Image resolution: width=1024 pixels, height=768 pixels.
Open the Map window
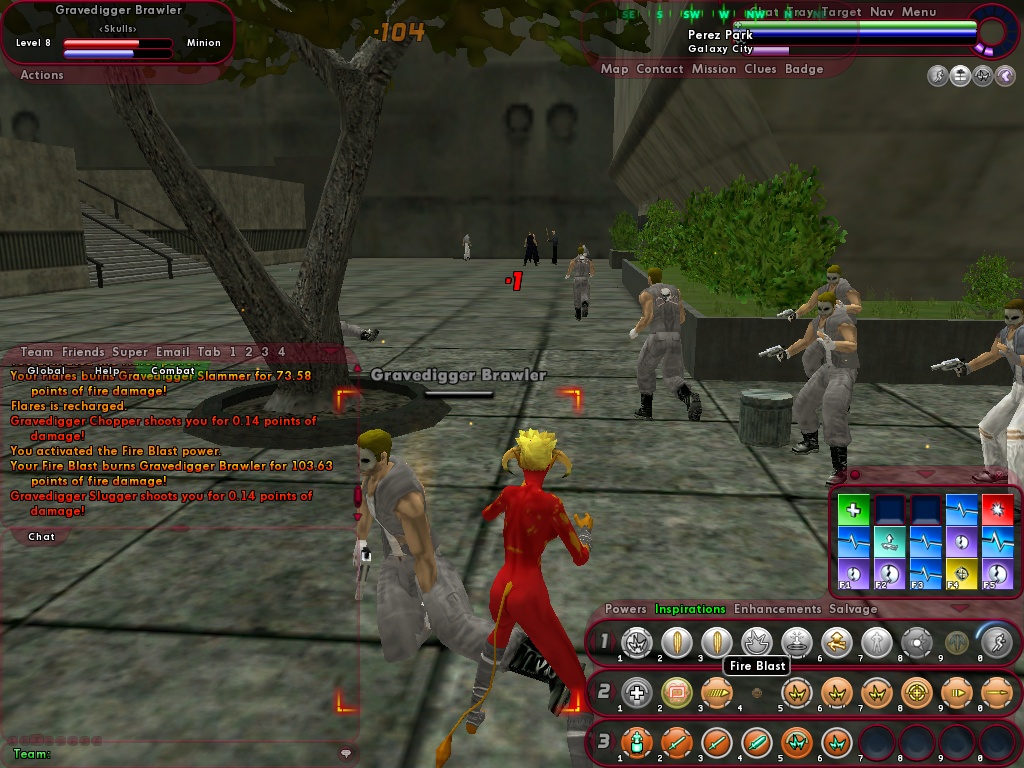[x=614, y=69]
